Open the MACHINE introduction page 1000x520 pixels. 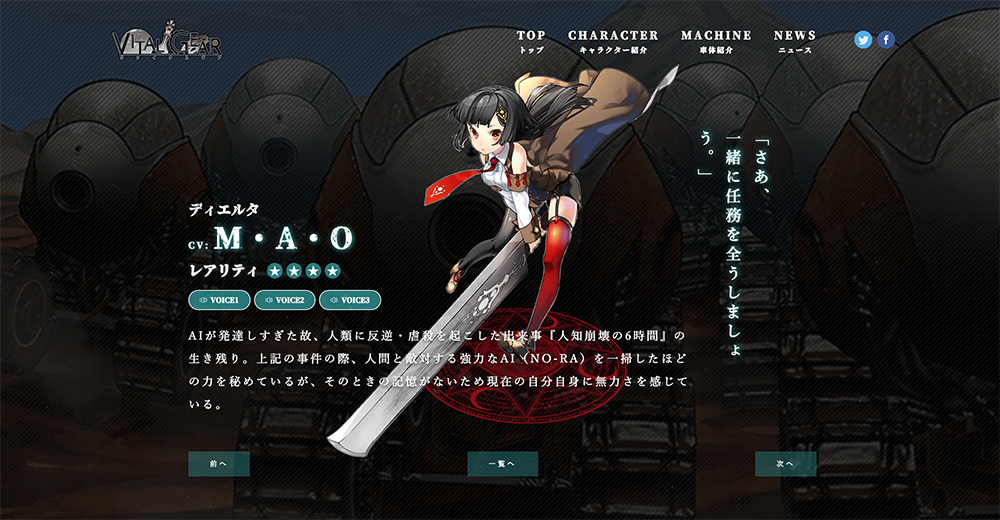click(716, 40)
